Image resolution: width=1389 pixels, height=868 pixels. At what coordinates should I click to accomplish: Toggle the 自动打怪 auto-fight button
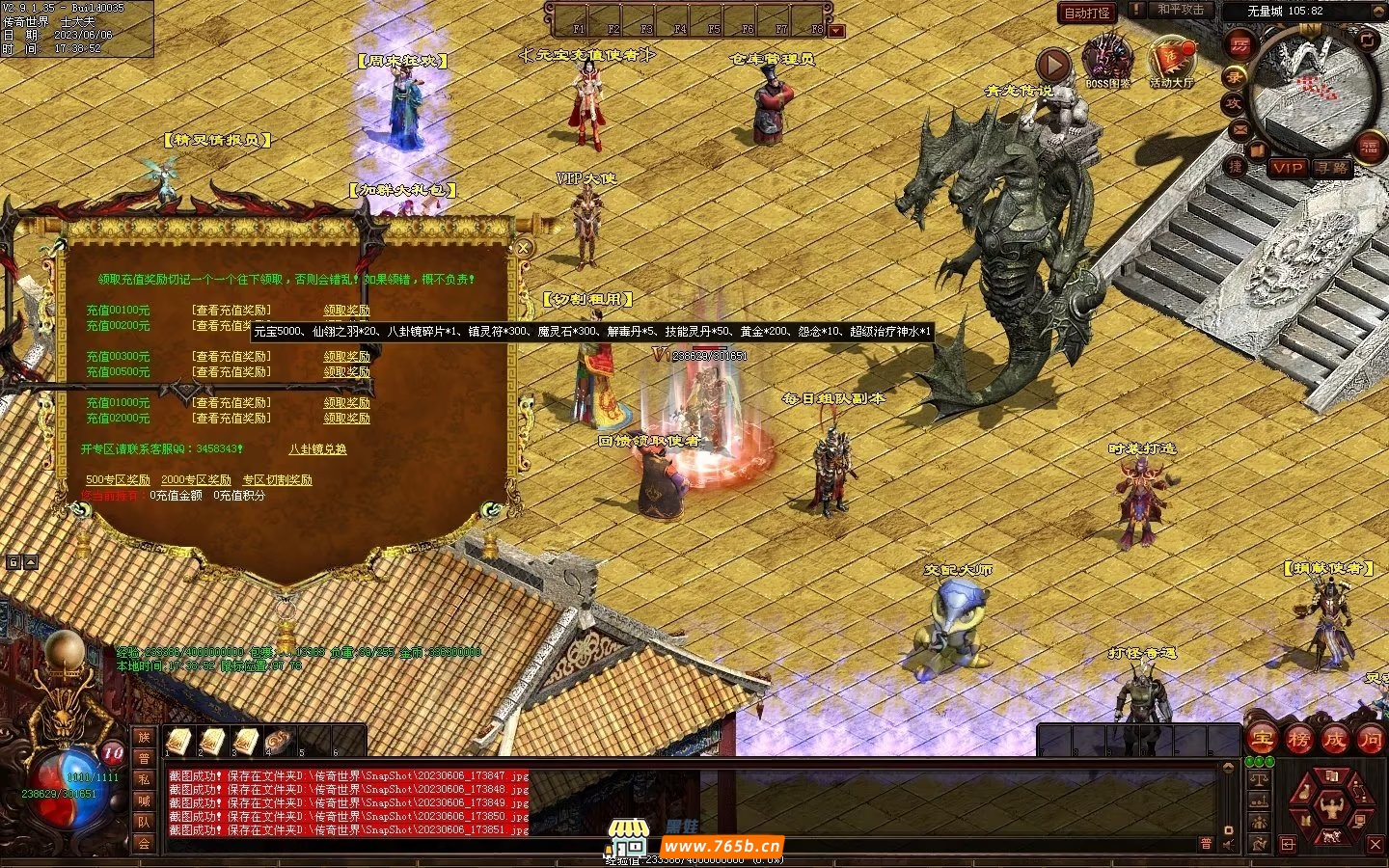click(x=1087, y=13)
